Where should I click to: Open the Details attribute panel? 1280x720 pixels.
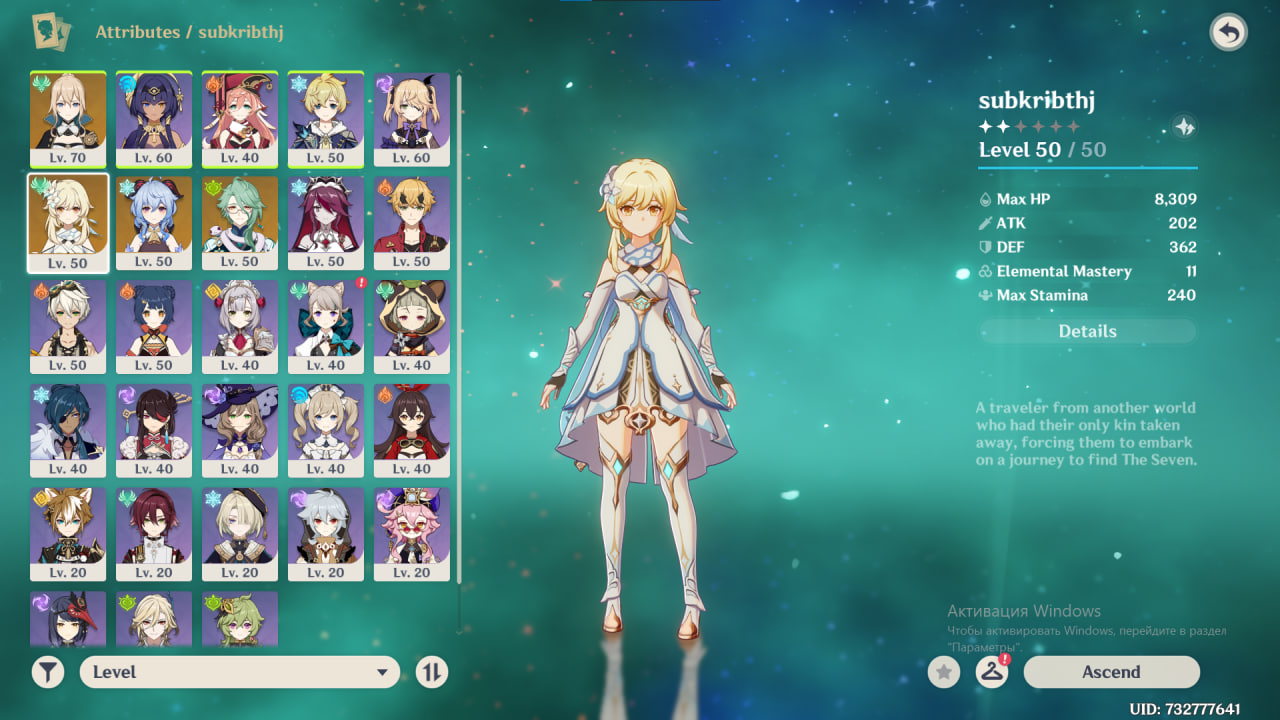(1087, 331)
